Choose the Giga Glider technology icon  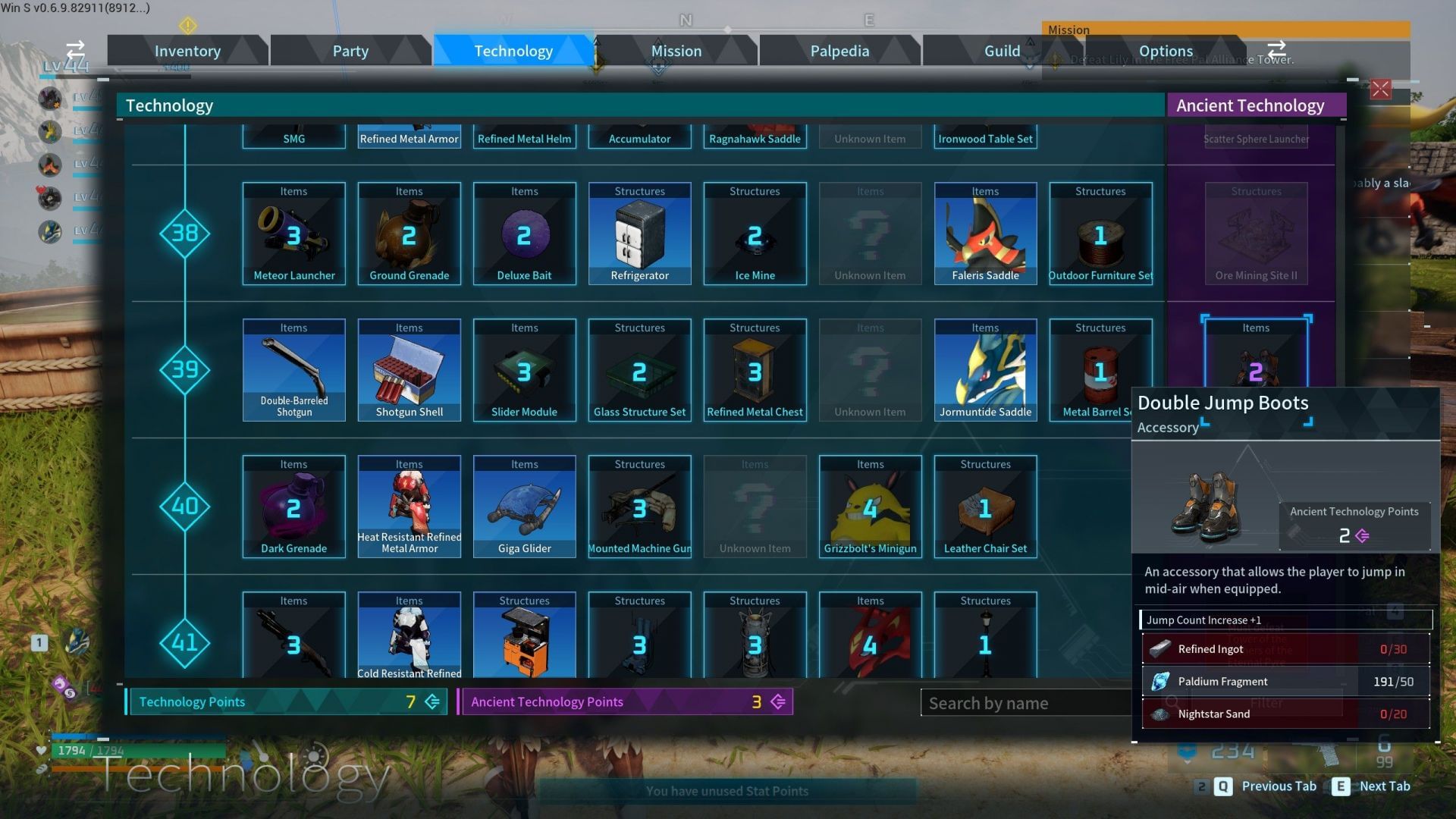point(524,507)
